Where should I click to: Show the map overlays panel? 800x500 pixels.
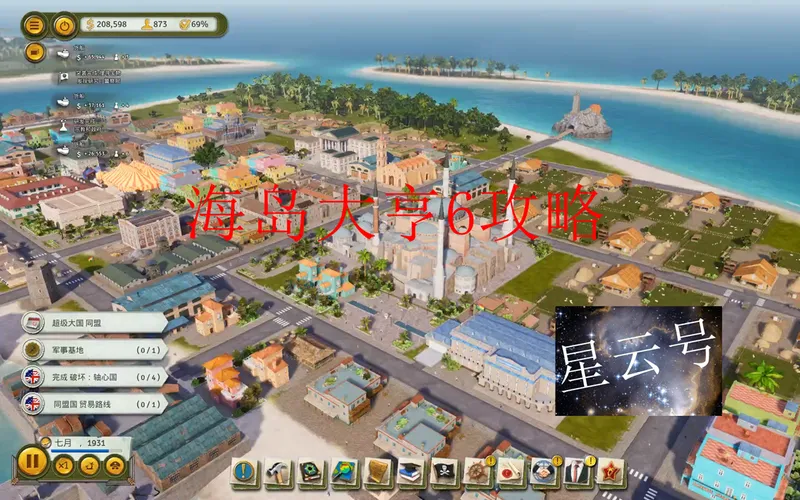pyautogui.click(x=346, y=472)
